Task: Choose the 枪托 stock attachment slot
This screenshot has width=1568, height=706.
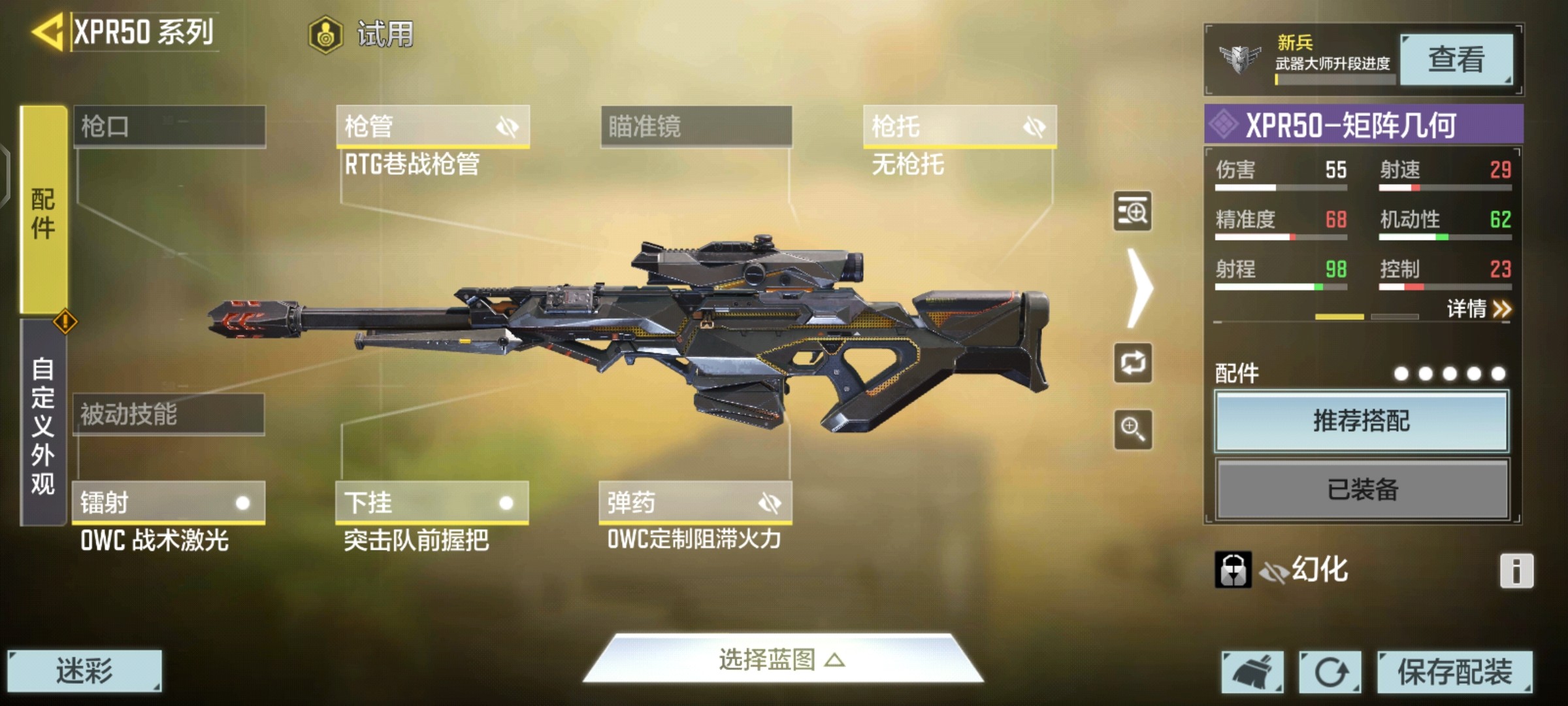Action: click(x=959, y=126)
